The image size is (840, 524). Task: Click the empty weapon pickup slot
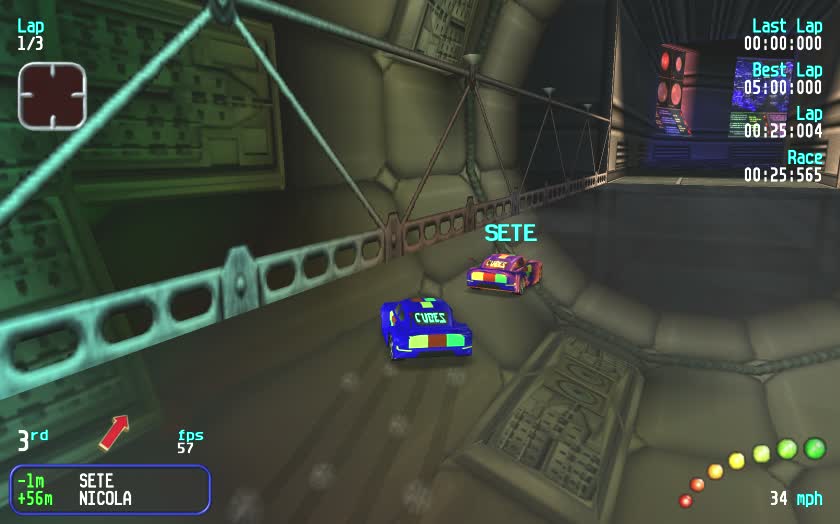click(x=52, y=95)
